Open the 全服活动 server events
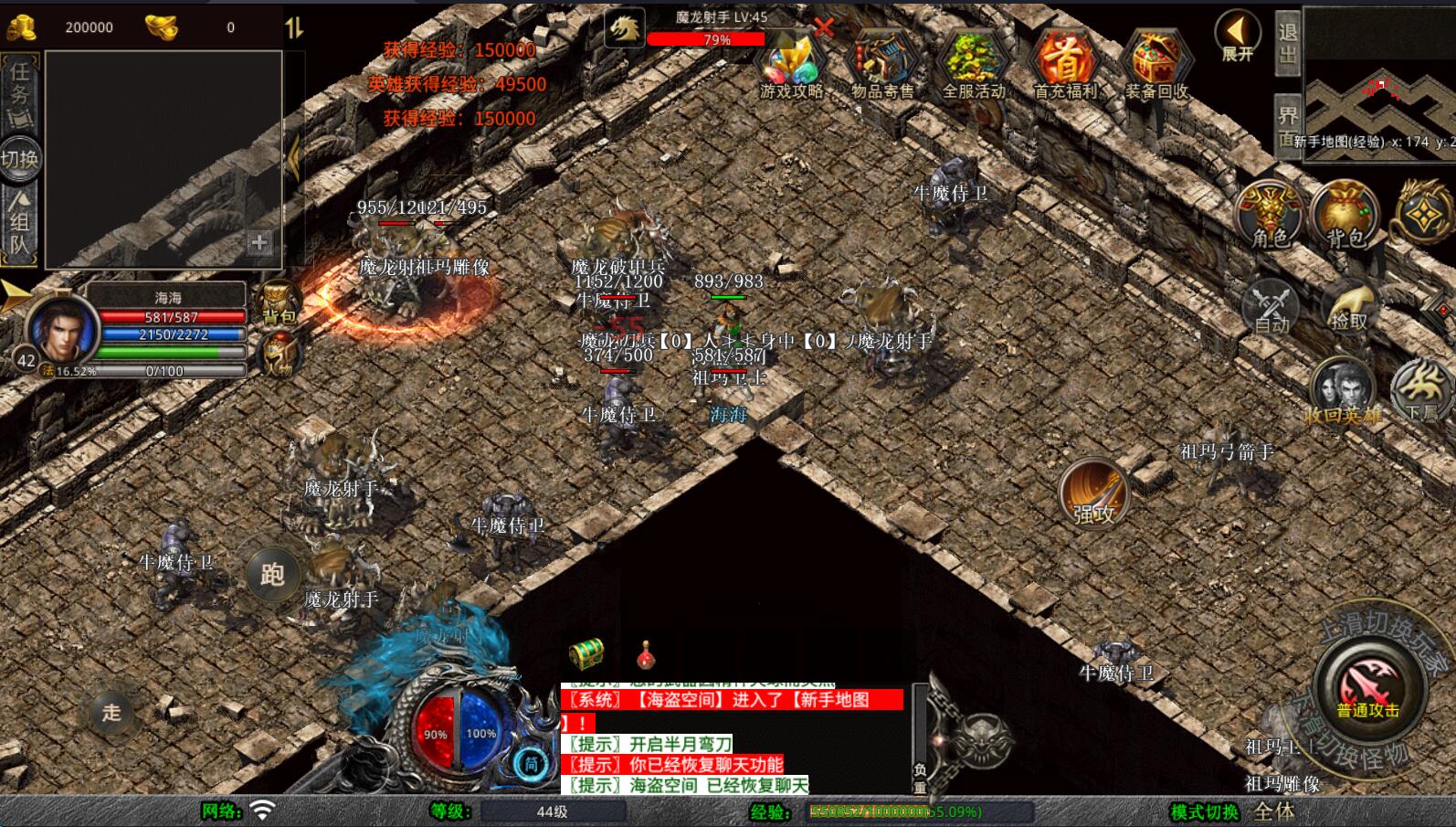The height and width of the screenshot is (827, 1456). point(974,65)
